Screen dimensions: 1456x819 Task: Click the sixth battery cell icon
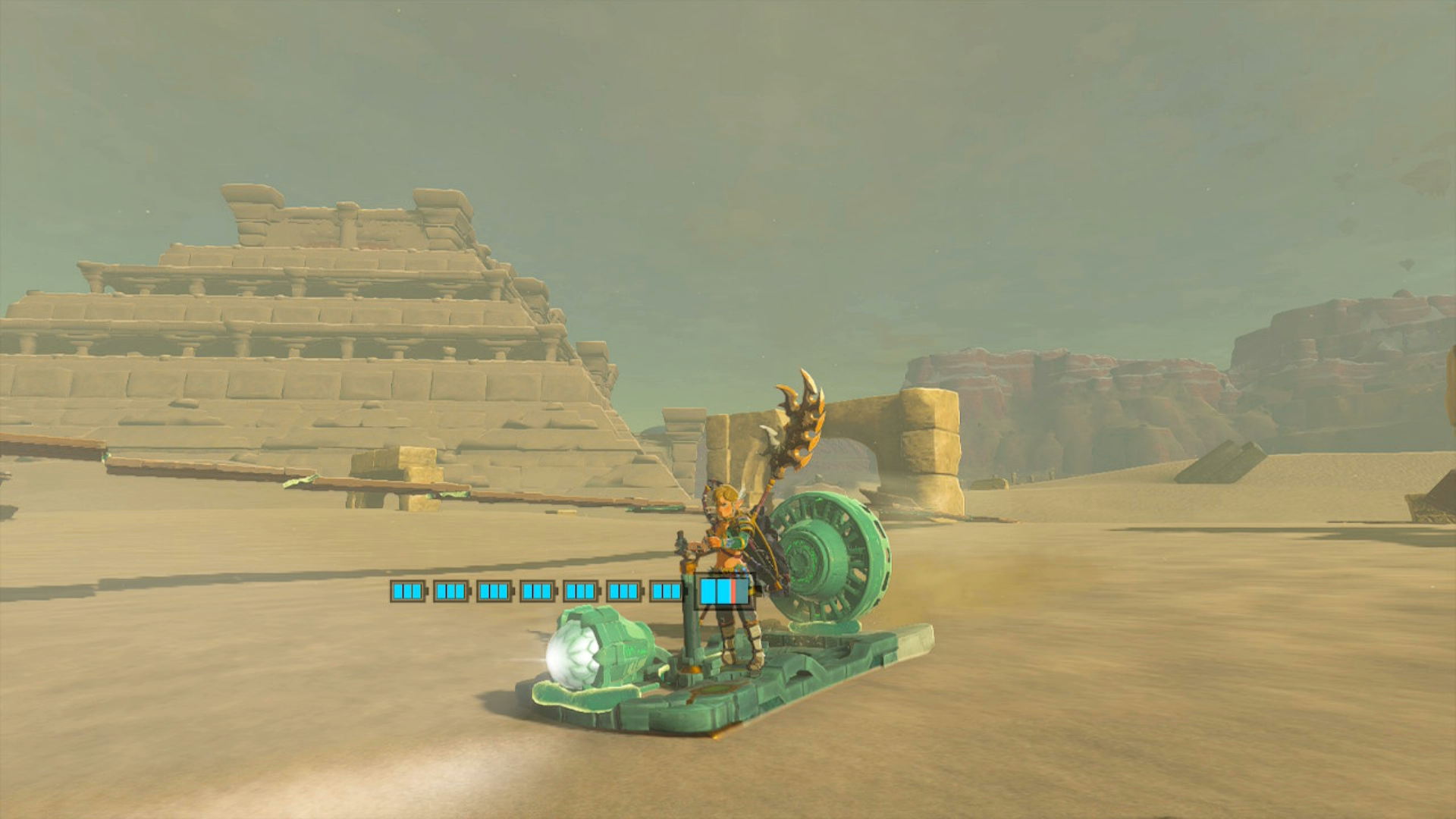626,592
